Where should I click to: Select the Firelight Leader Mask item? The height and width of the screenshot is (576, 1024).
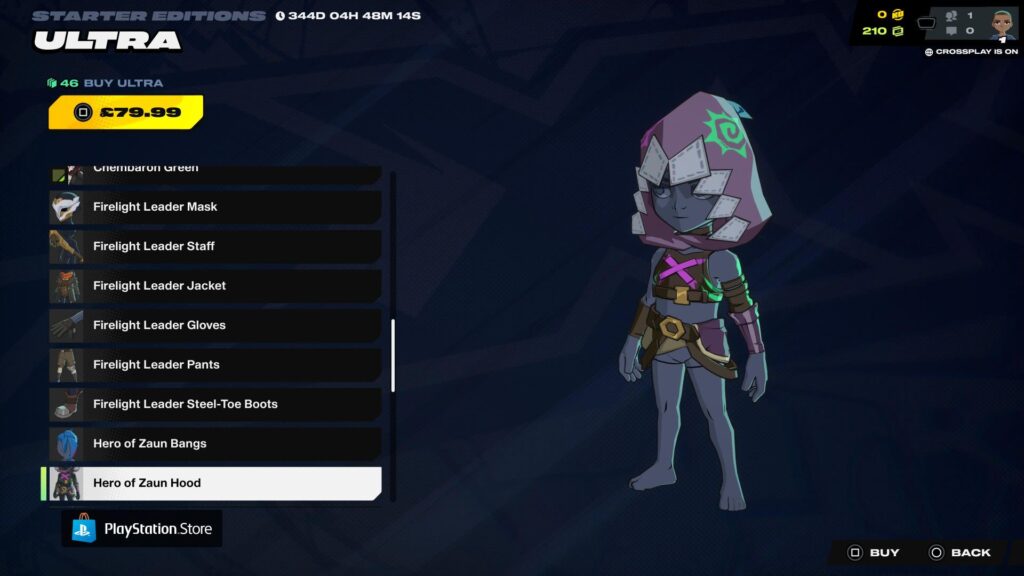point(215,207)
